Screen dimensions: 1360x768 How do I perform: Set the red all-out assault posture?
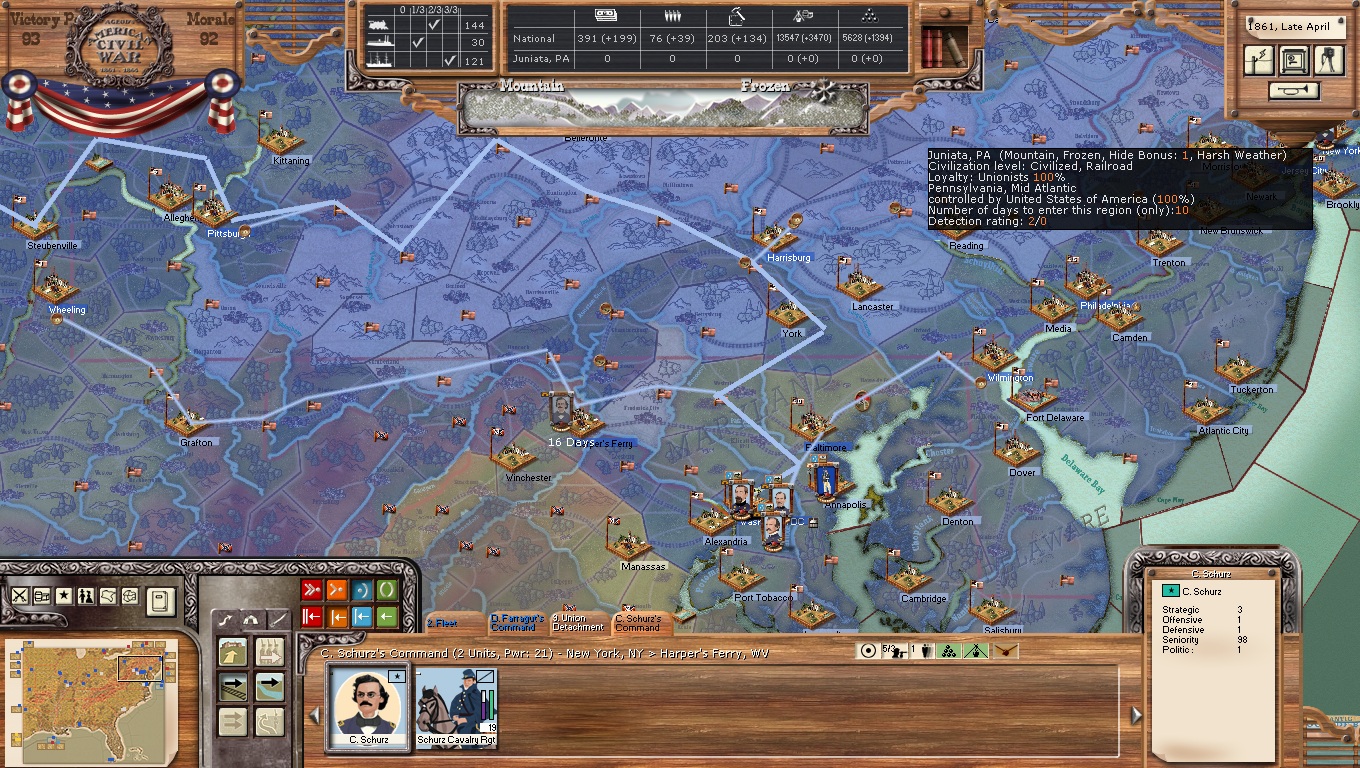[312, 590]
